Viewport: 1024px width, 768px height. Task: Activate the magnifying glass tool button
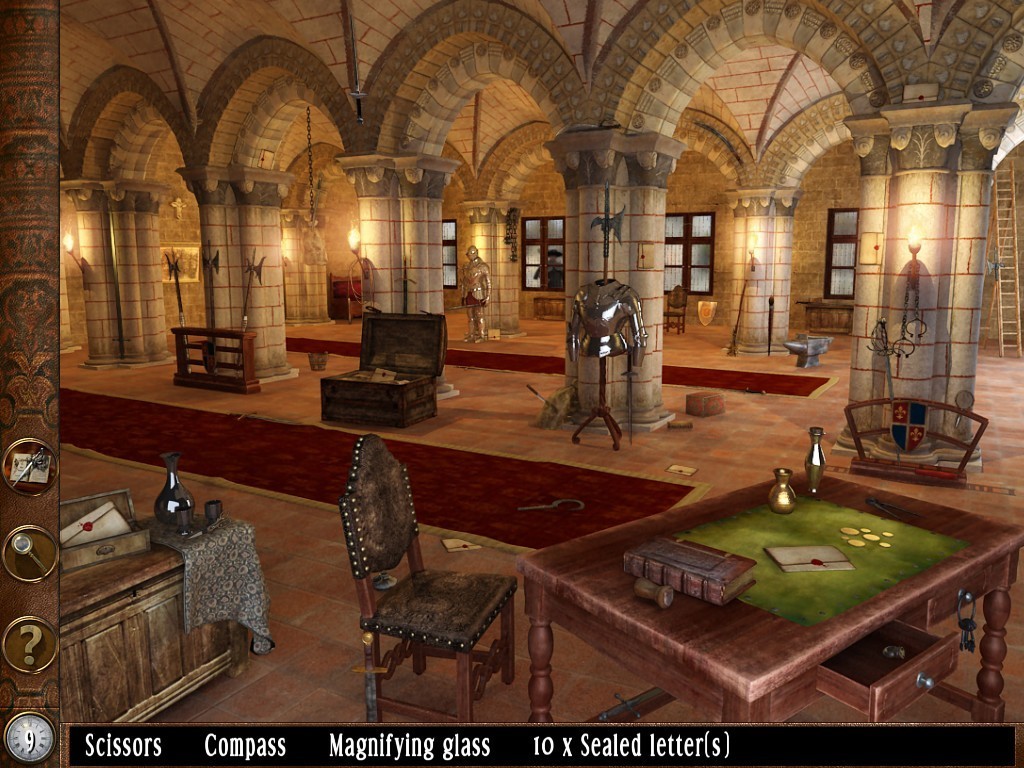click(29, 553)
